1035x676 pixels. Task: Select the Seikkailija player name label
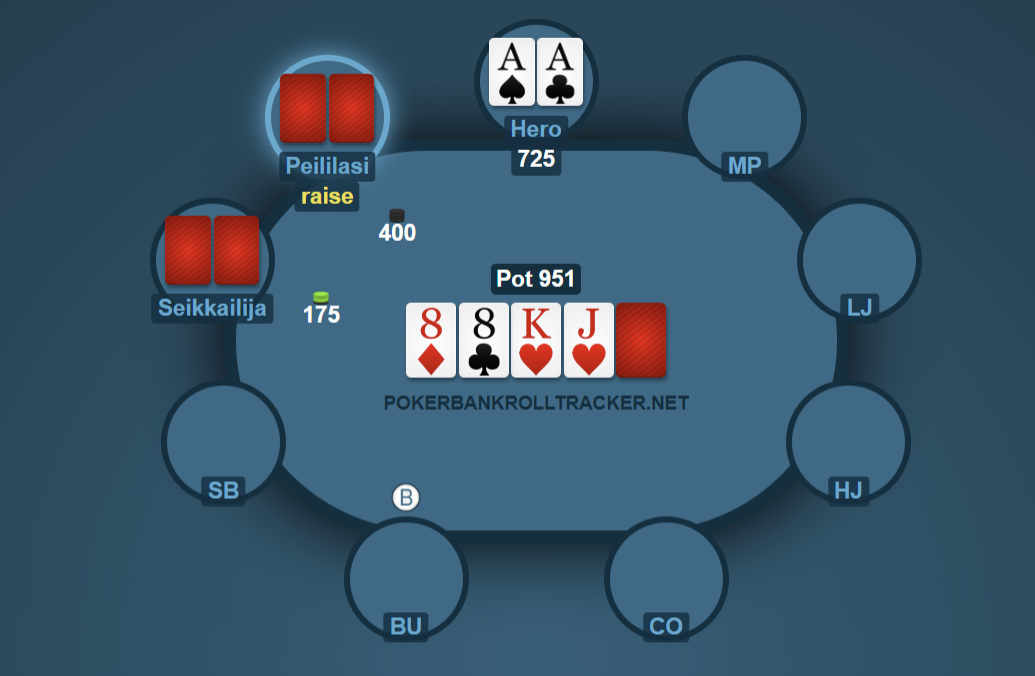tap(212, 308)
